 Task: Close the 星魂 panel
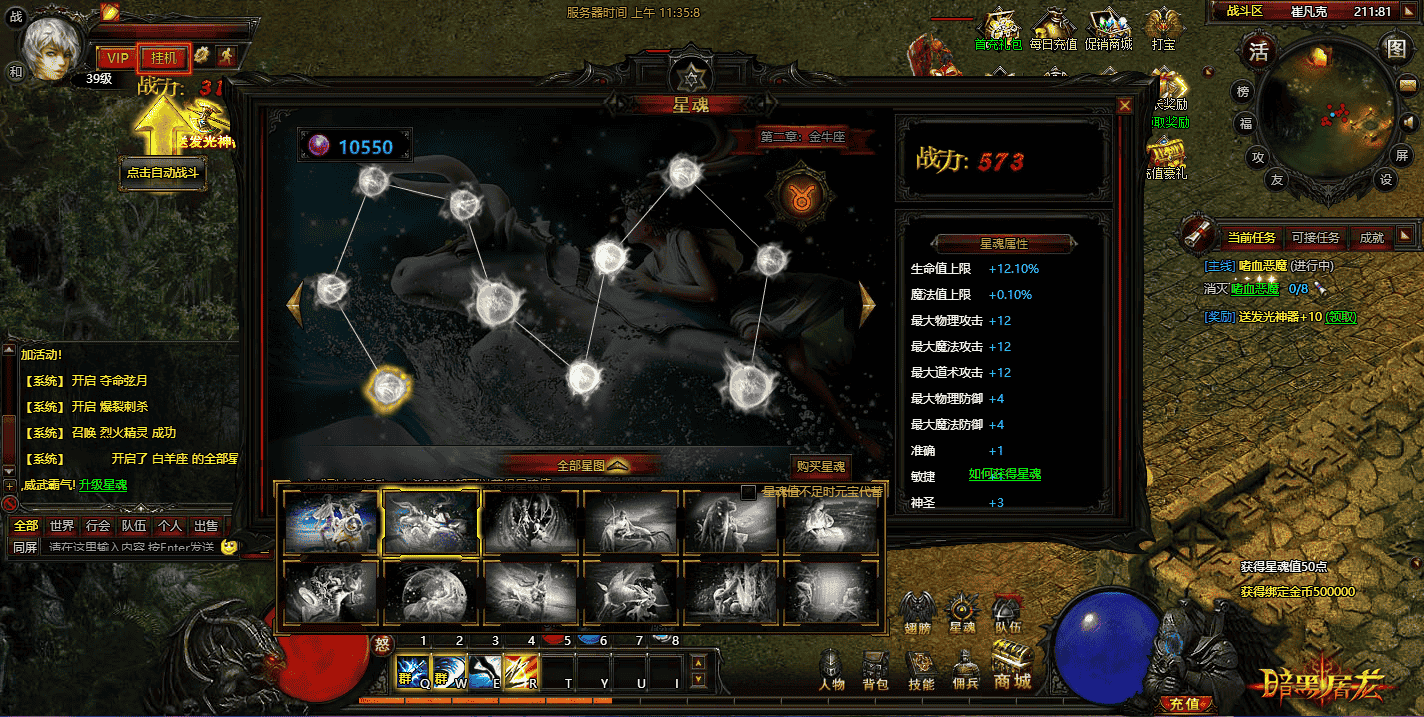tap(1125, 105)
